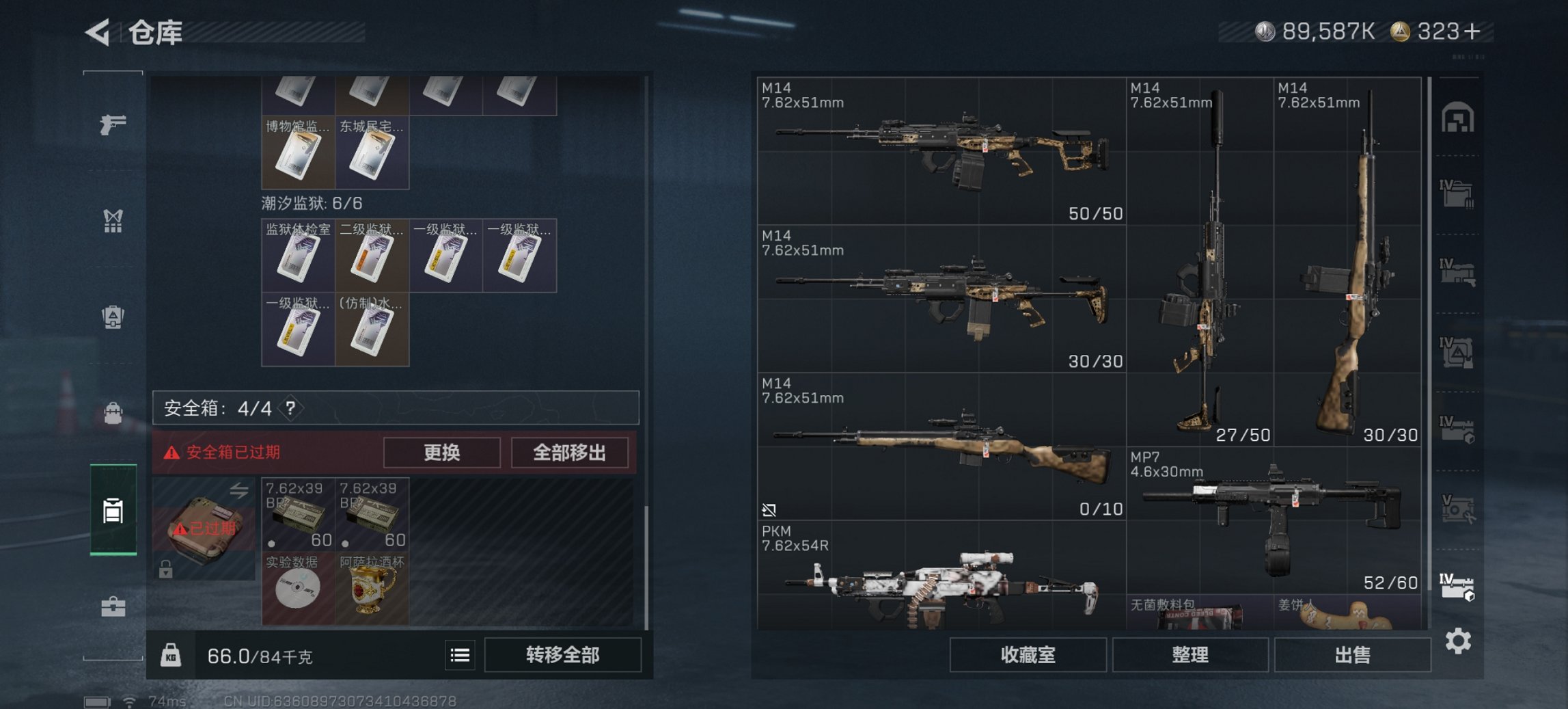
Task: Select the highlighted storage container category
Action: (114, 509)
